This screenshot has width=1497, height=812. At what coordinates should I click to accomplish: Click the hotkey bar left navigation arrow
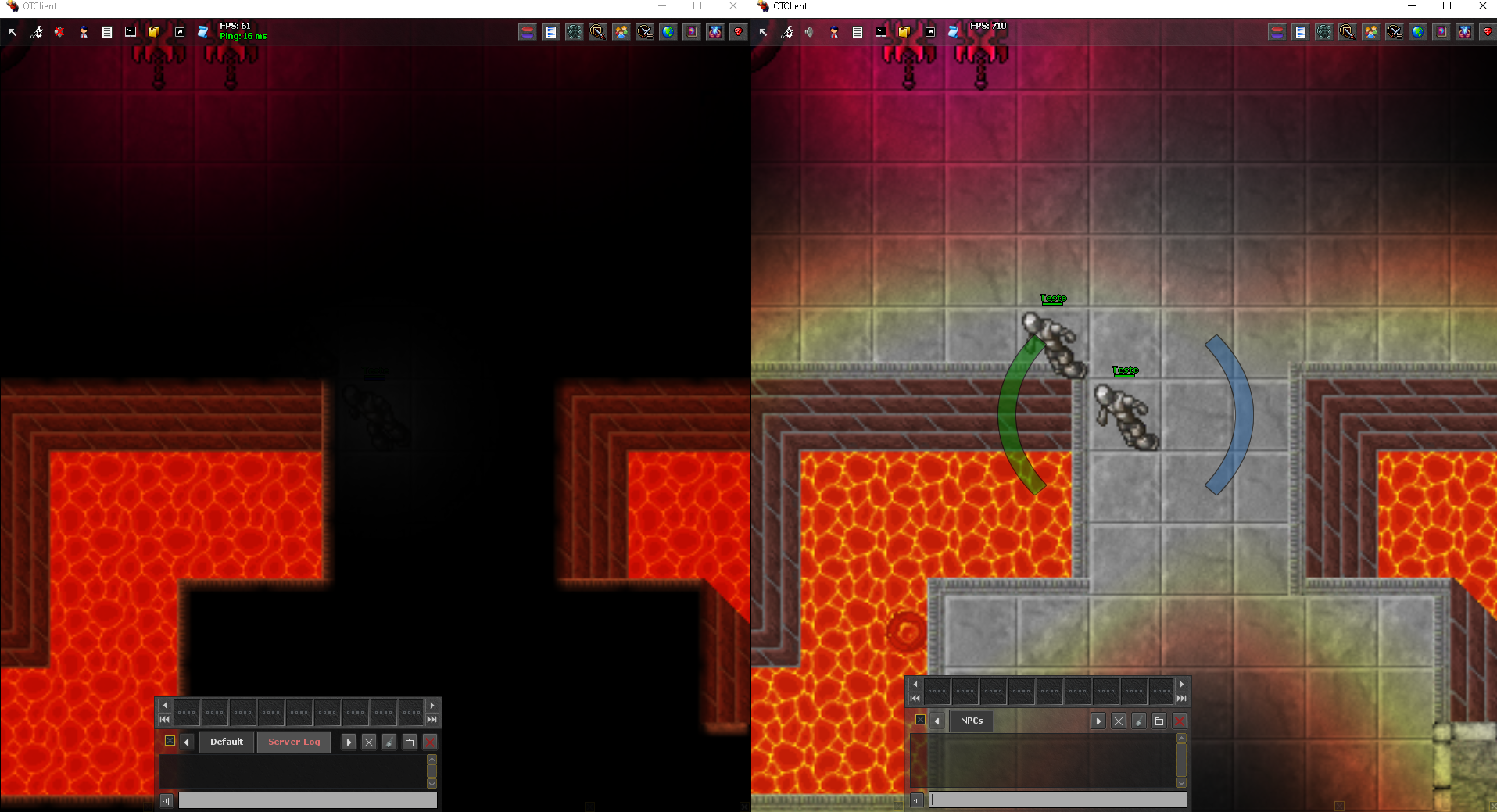165,705
